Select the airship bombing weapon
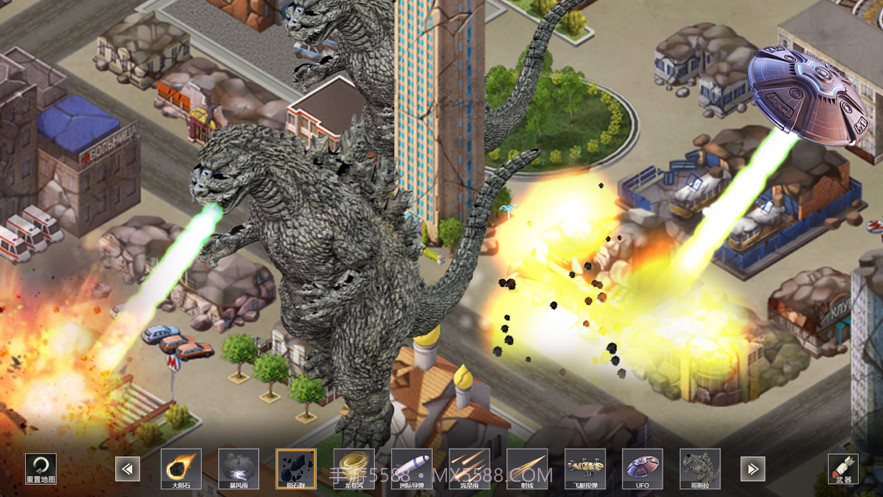The height and width of the screenshot is (497, 883). [x=585, y=467]
